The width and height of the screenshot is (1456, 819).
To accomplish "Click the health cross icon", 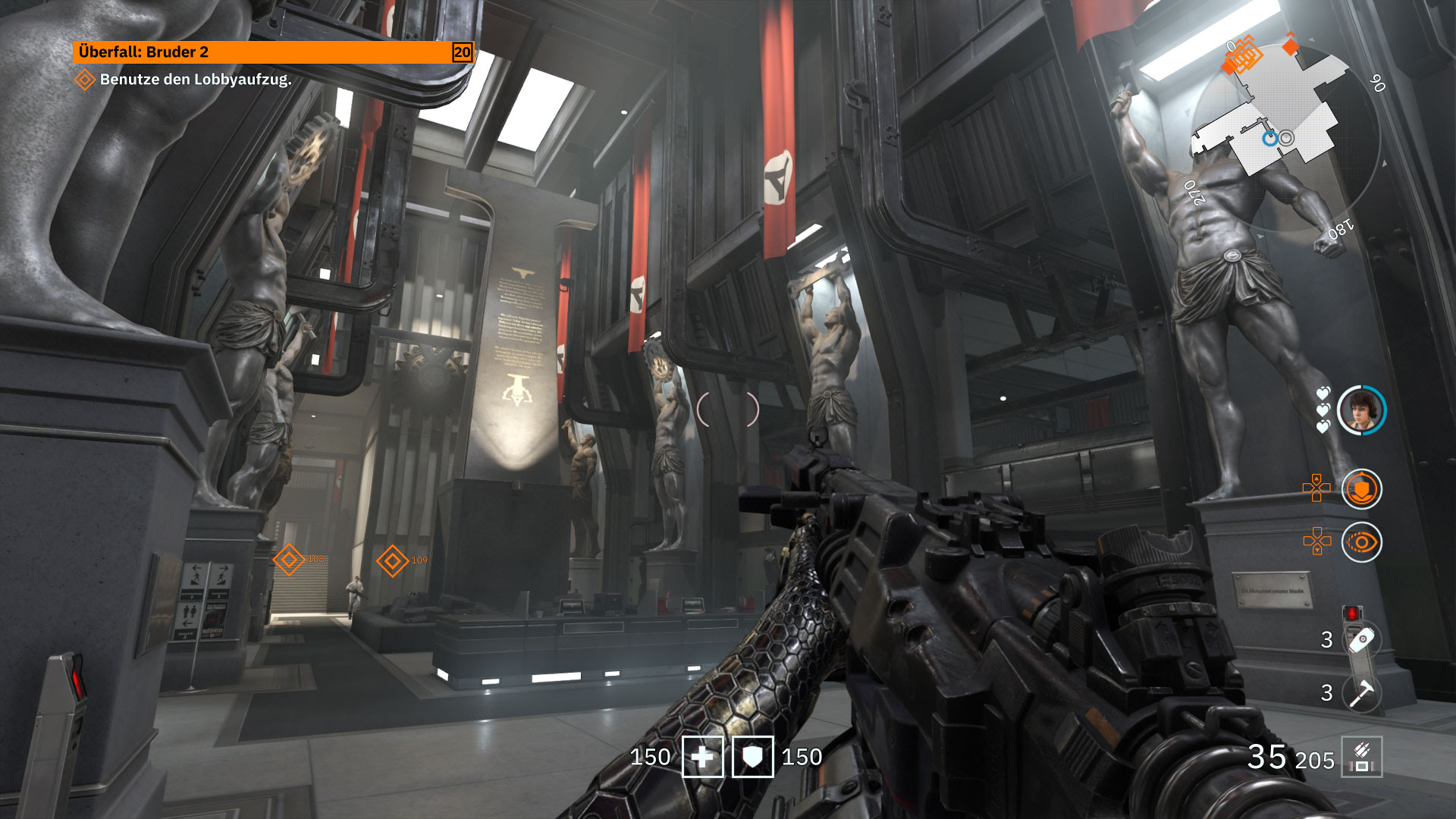I will tap(702, 757).
